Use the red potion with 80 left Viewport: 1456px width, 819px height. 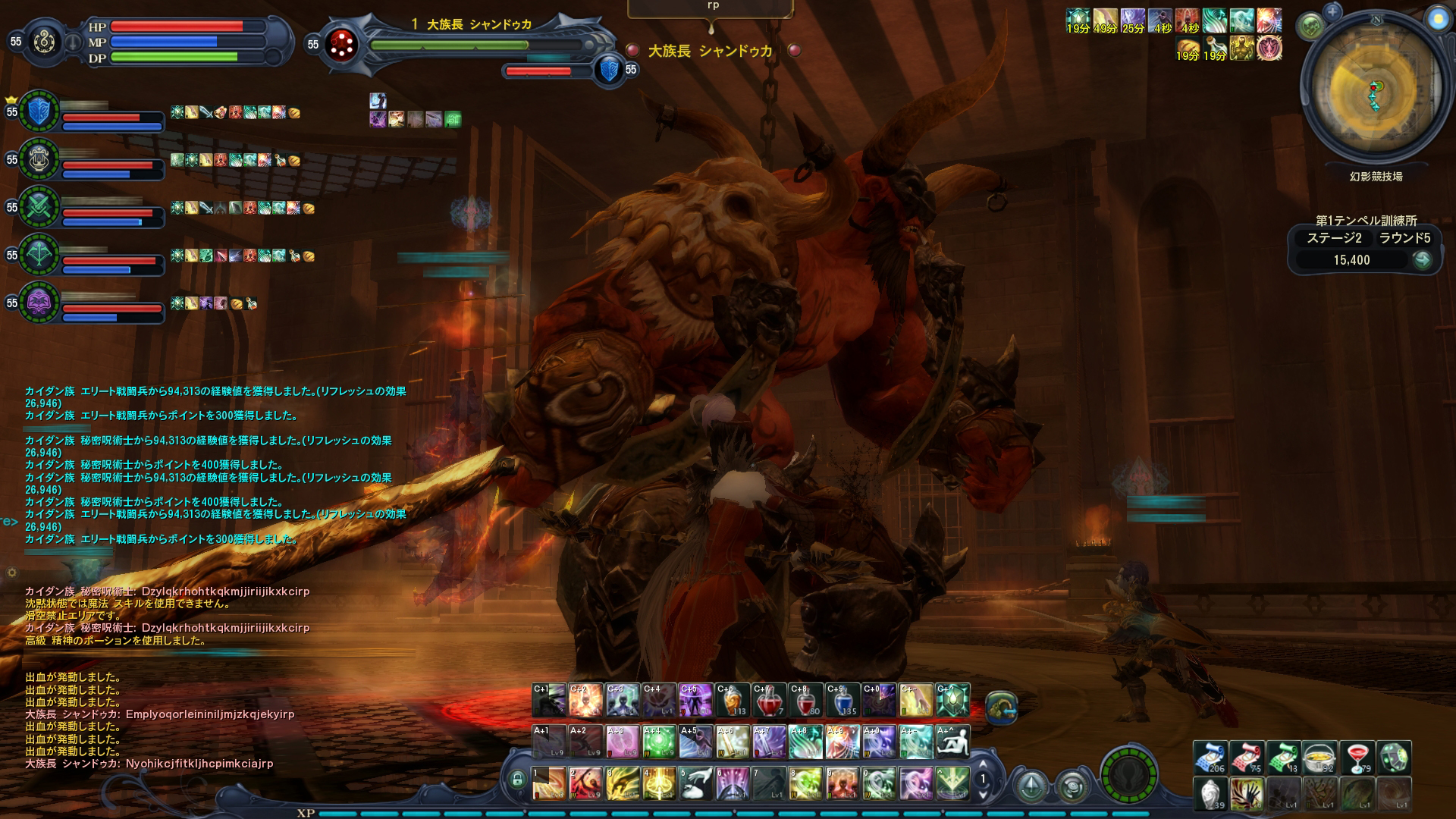tap(805, 701)
